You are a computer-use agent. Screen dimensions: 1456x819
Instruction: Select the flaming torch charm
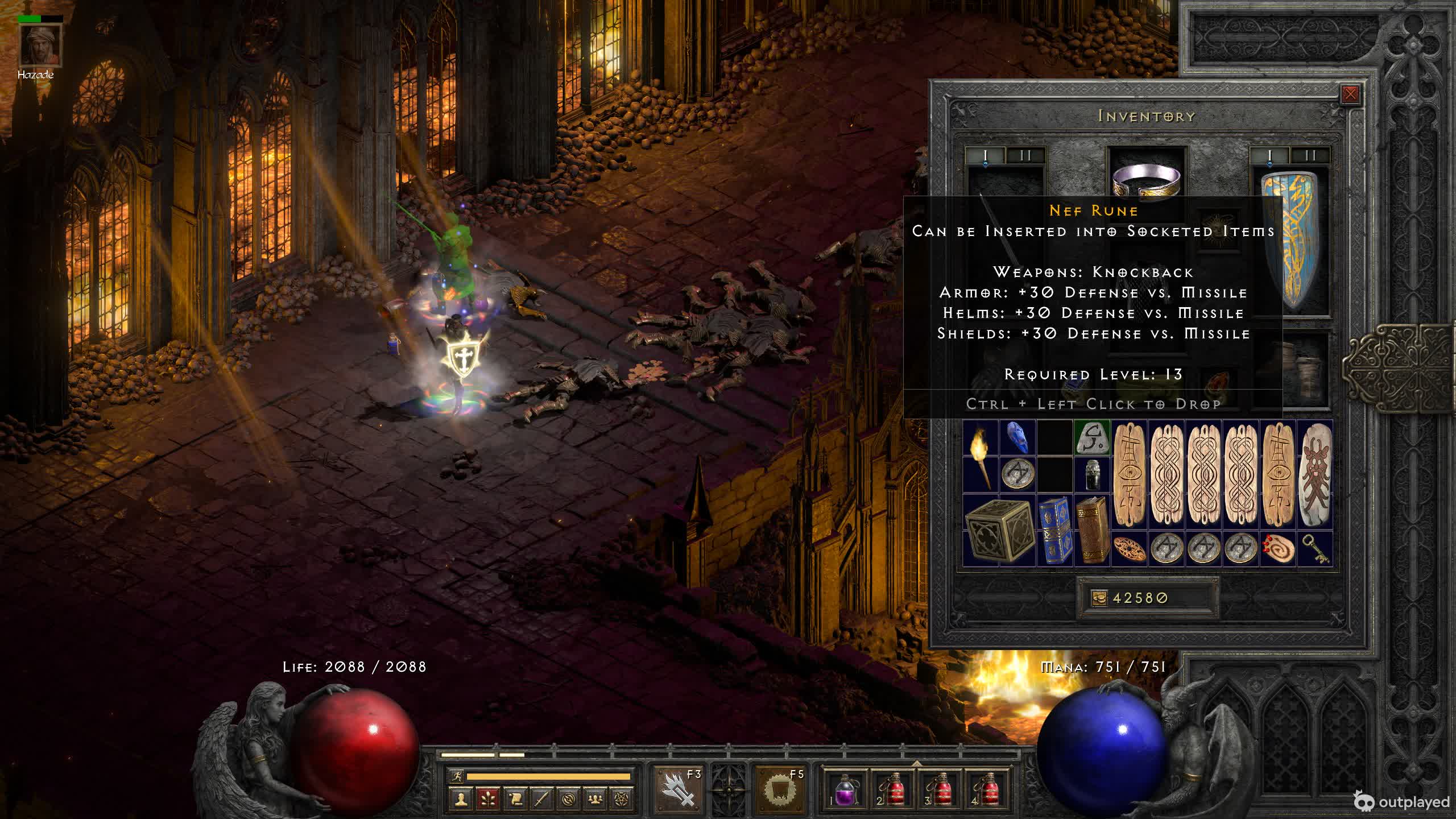point(981,456)
